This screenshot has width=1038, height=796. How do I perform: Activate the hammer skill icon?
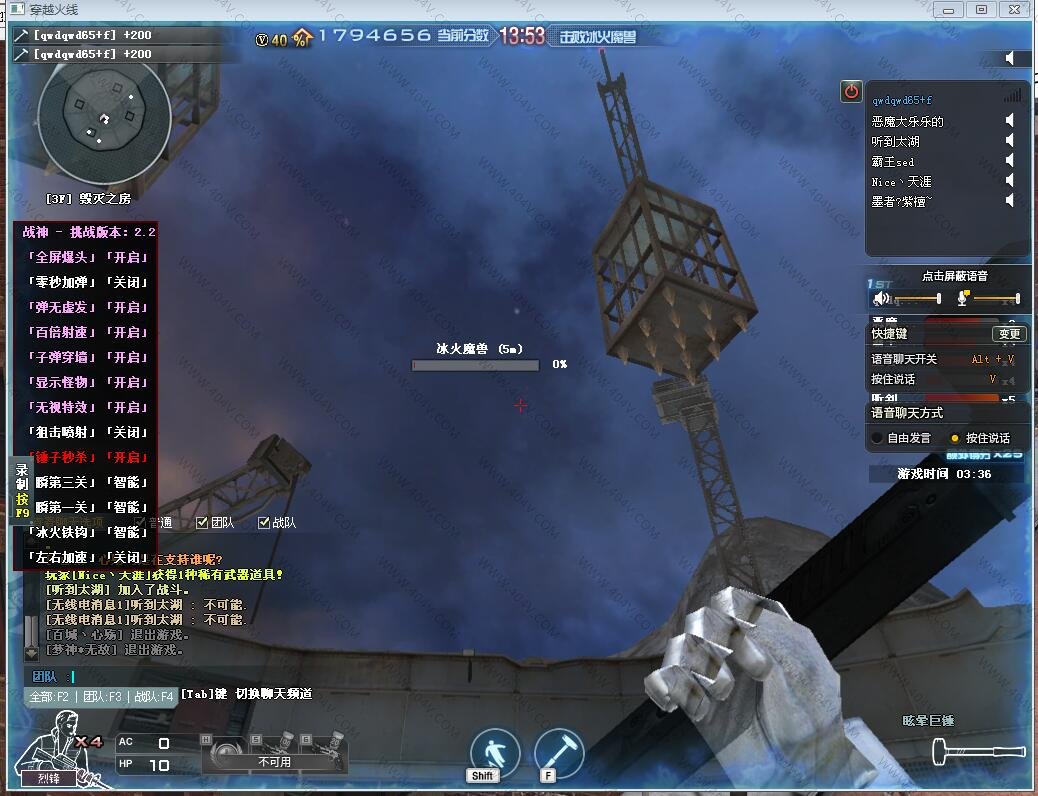point(559,753)
